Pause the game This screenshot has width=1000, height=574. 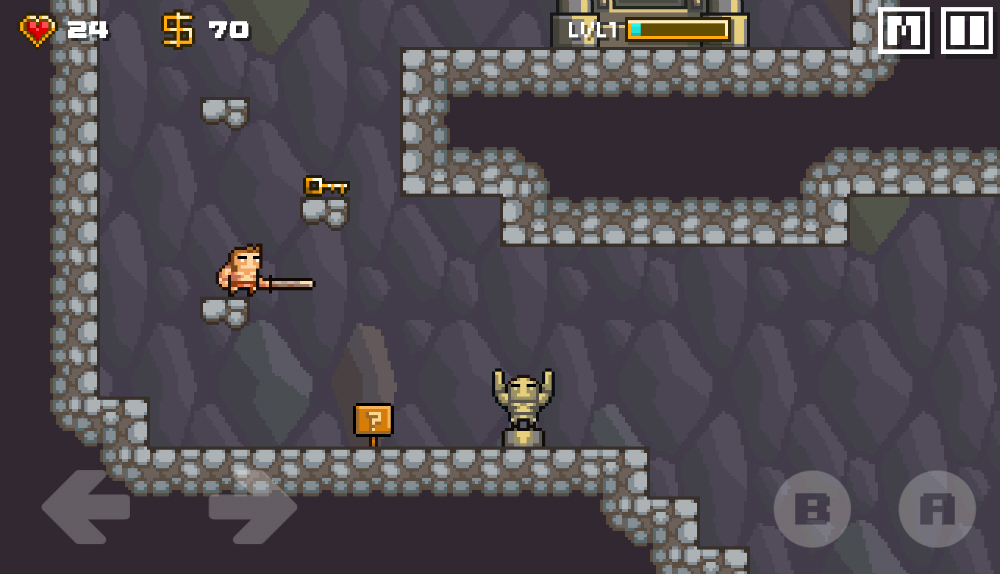tap(966, 31)
